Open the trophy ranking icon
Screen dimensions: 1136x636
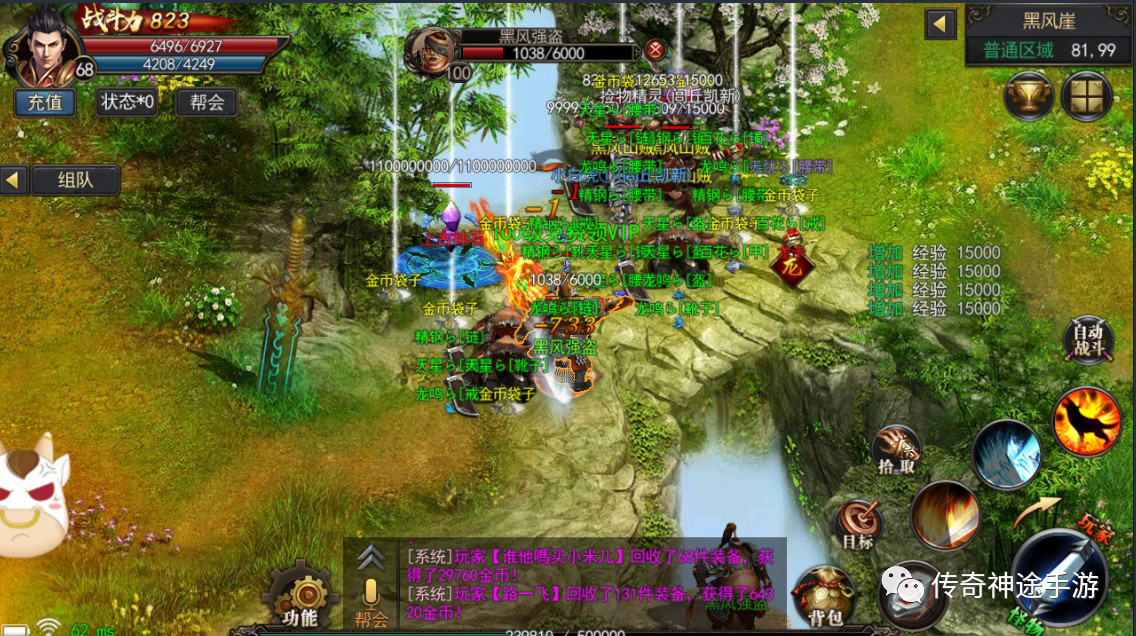pos(1028,97)
